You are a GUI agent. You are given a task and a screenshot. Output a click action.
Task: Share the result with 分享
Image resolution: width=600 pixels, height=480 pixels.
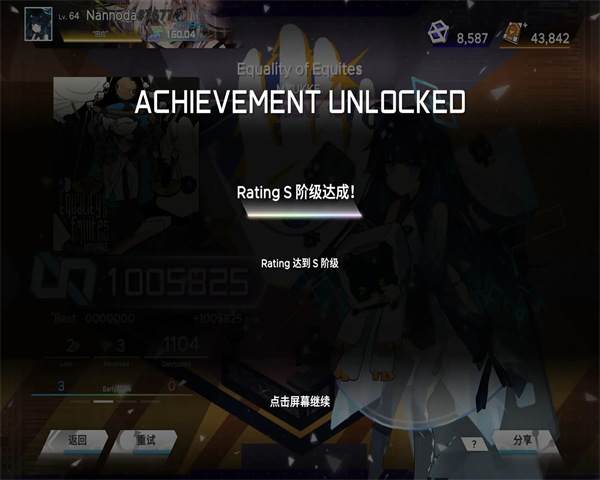(x=521, y=440)
